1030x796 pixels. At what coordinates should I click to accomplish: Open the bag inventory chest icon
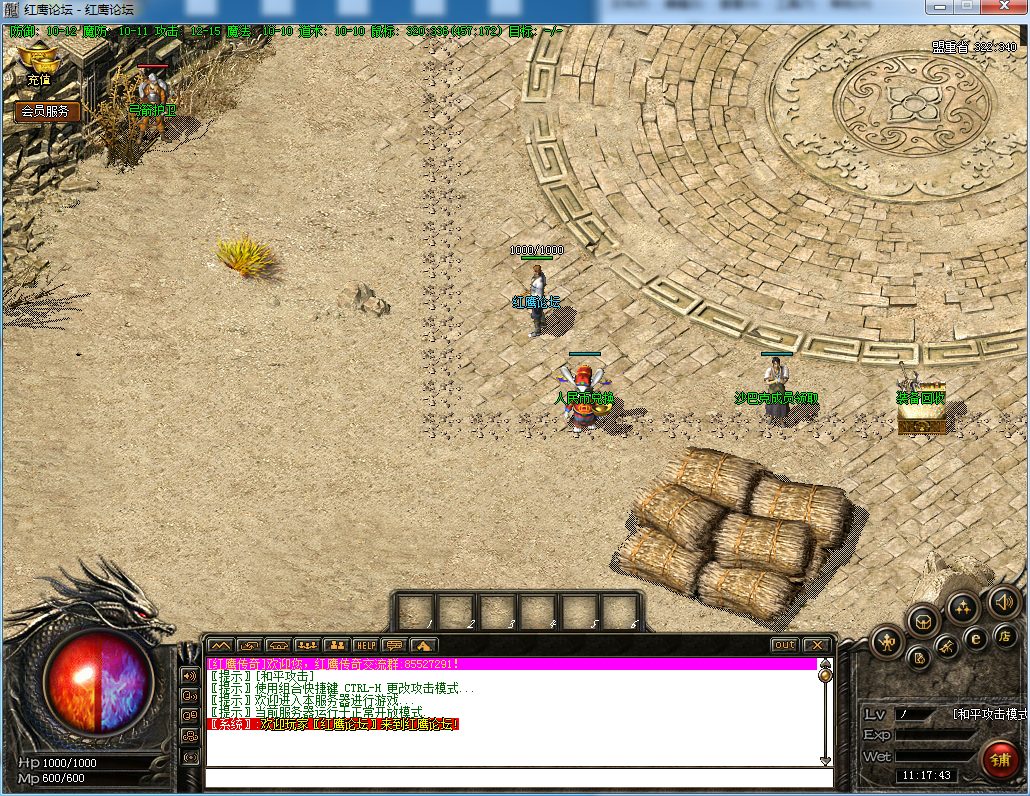(x=923, y=620)
